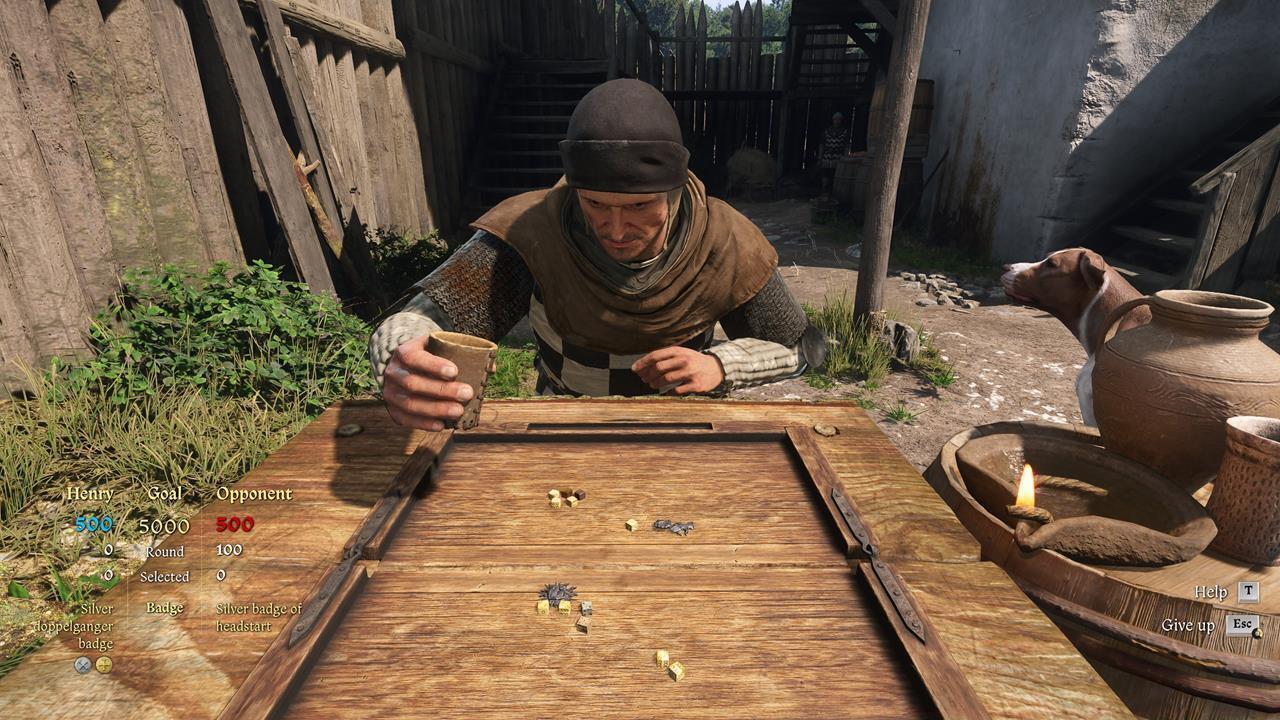Expand the Selected score row

click(167, 577)
